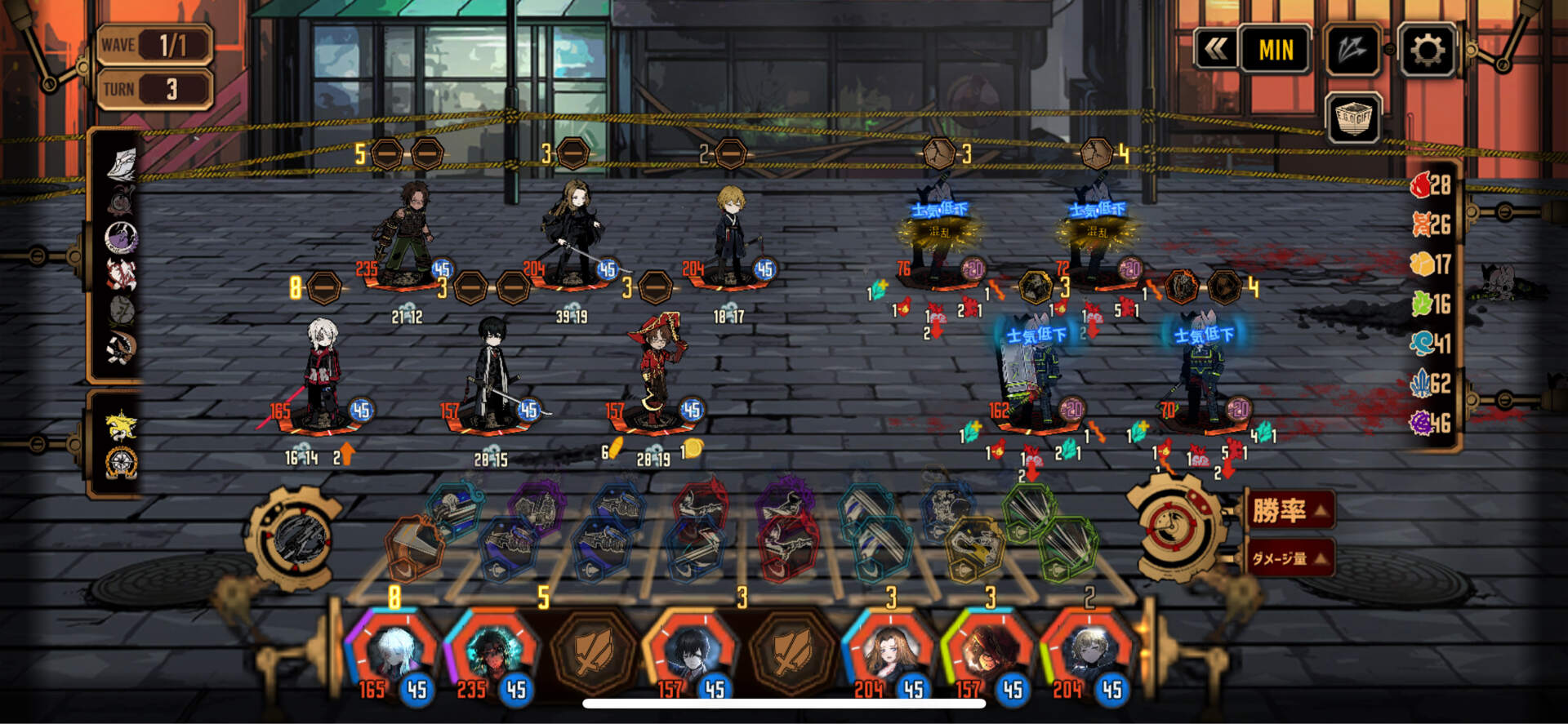The image size is (1568, 724).
Task: Open the settings gear menu
Action: tap(1426, 51)
